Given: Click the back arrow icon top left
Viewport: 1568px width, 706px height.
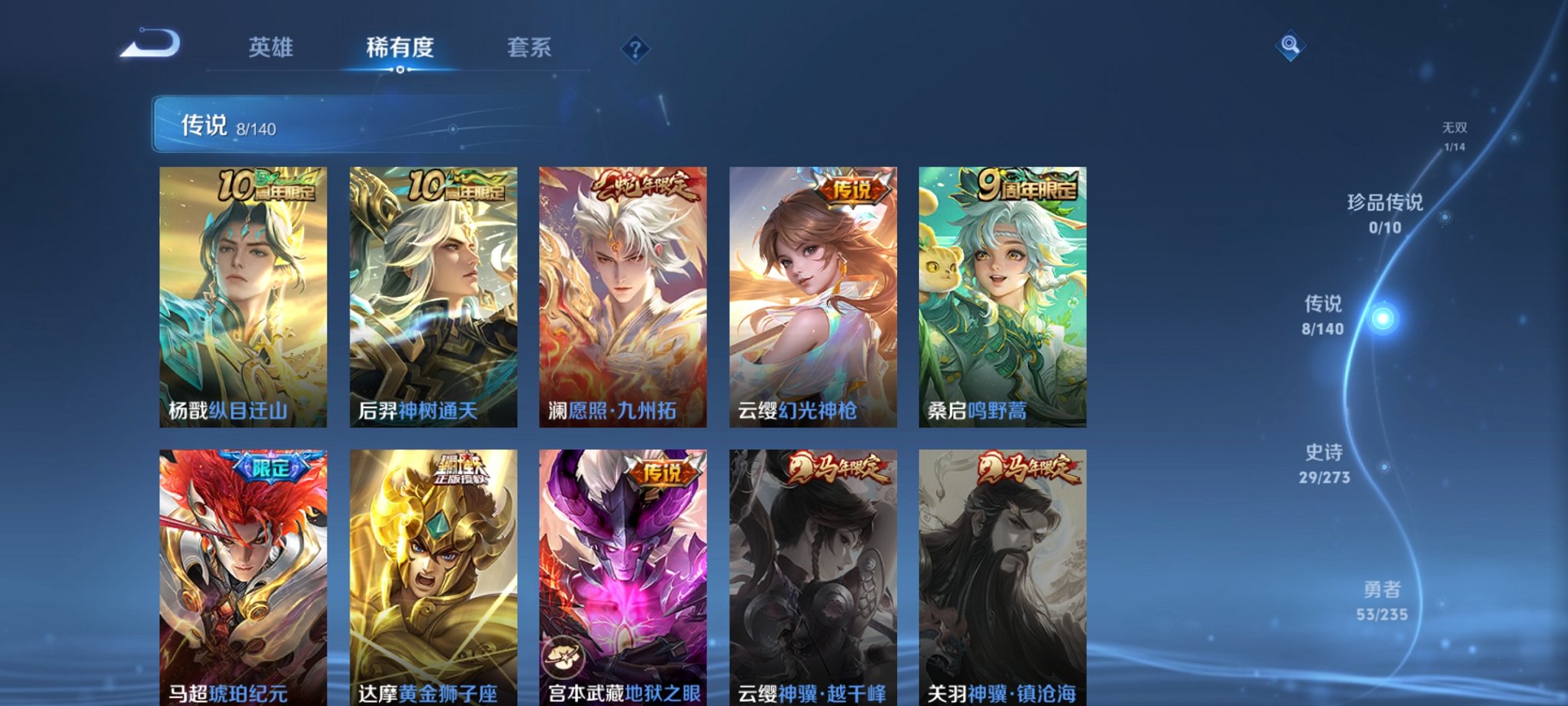Looking at the screenshot, I should 150,48.
